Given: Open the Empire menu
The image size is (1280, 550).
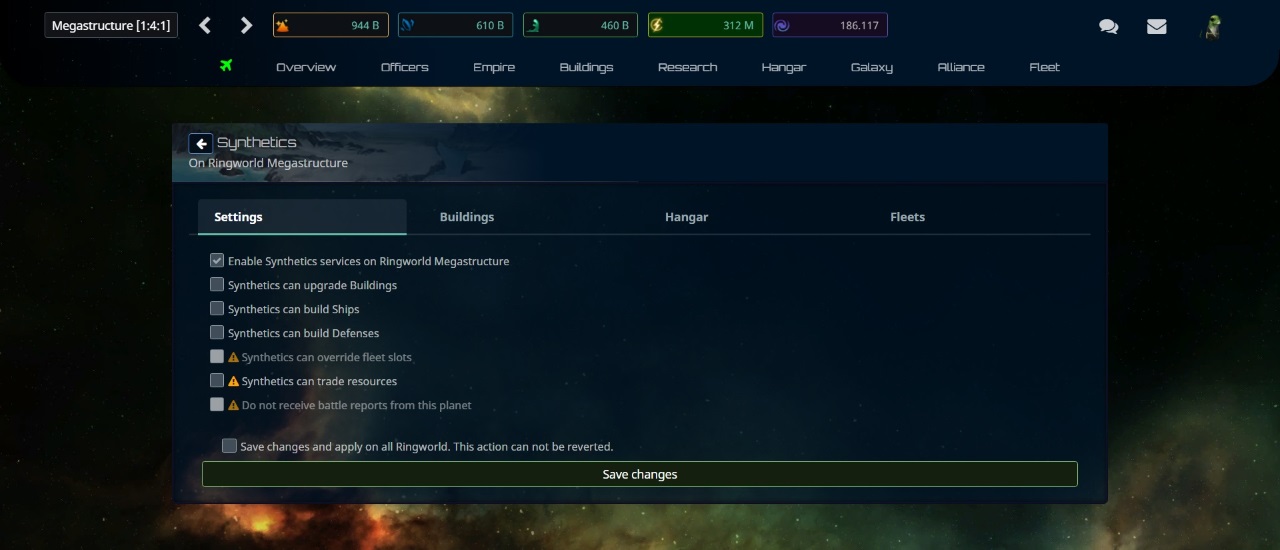Looking at the screenshot, I should [x=494, y=67].
